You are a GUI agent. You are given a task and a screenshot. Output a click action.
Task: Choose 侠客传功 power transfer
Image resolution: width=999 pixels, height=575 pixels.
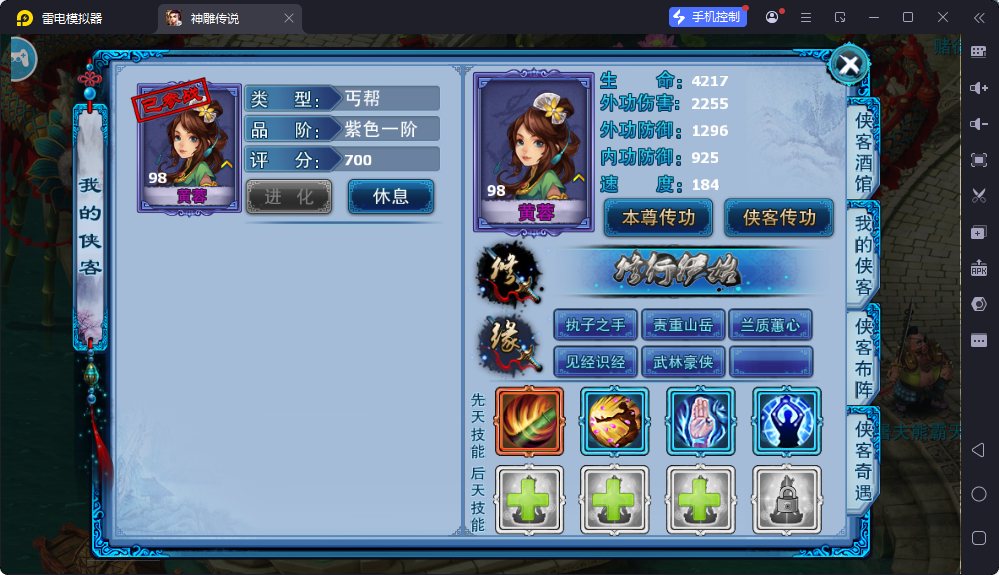tap(778, 217)
